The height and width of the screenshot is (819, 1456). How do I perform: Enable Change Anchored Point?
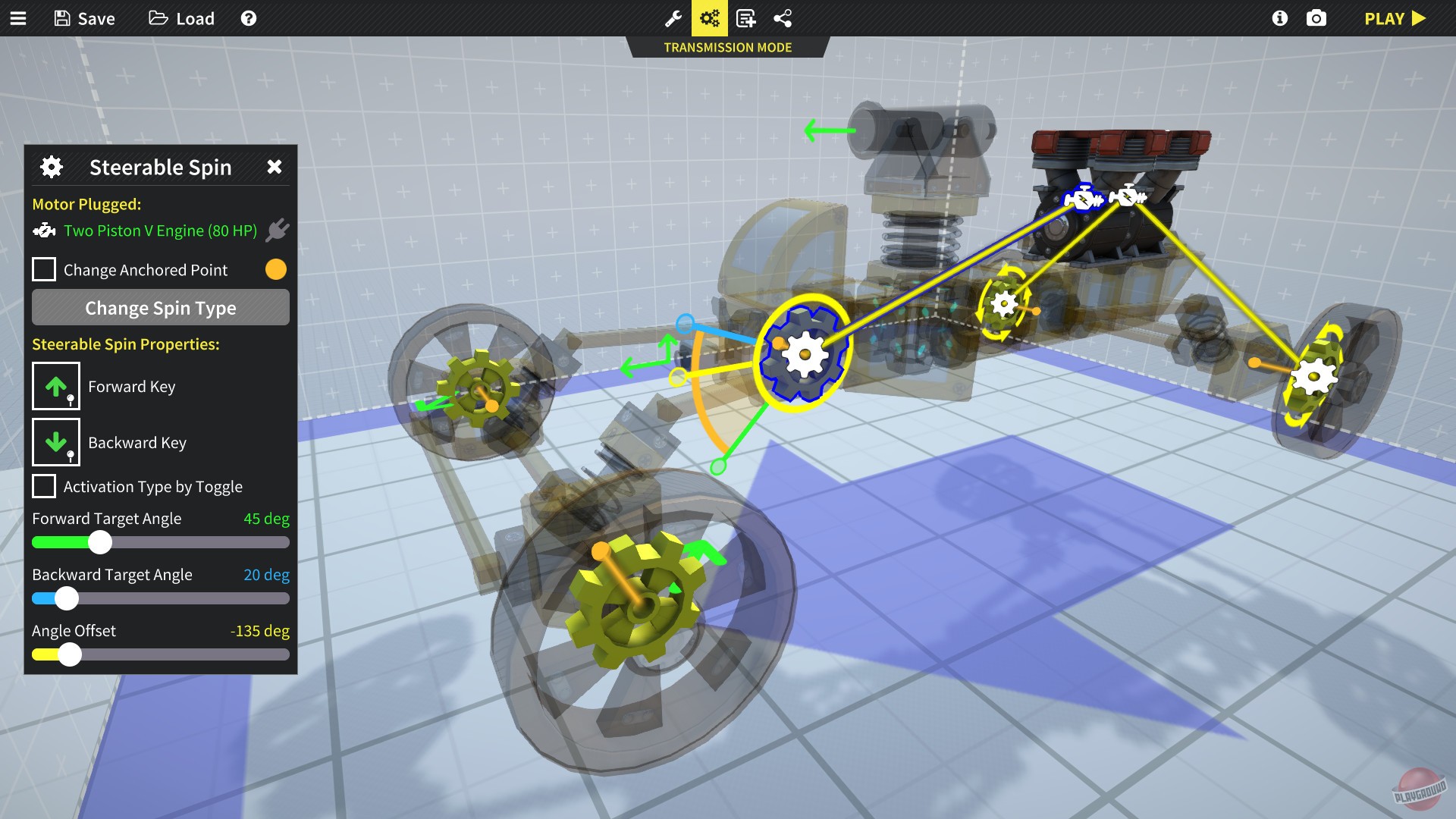43,269
